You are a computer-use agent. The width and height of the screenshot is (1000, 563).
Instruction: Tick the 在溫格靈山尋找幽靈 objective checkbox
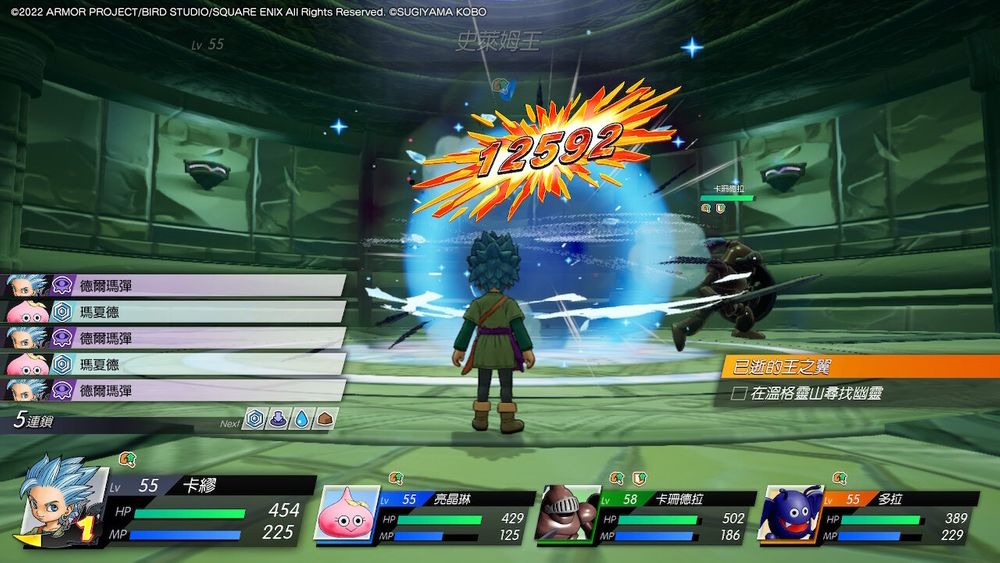click(x=739, y=394)
